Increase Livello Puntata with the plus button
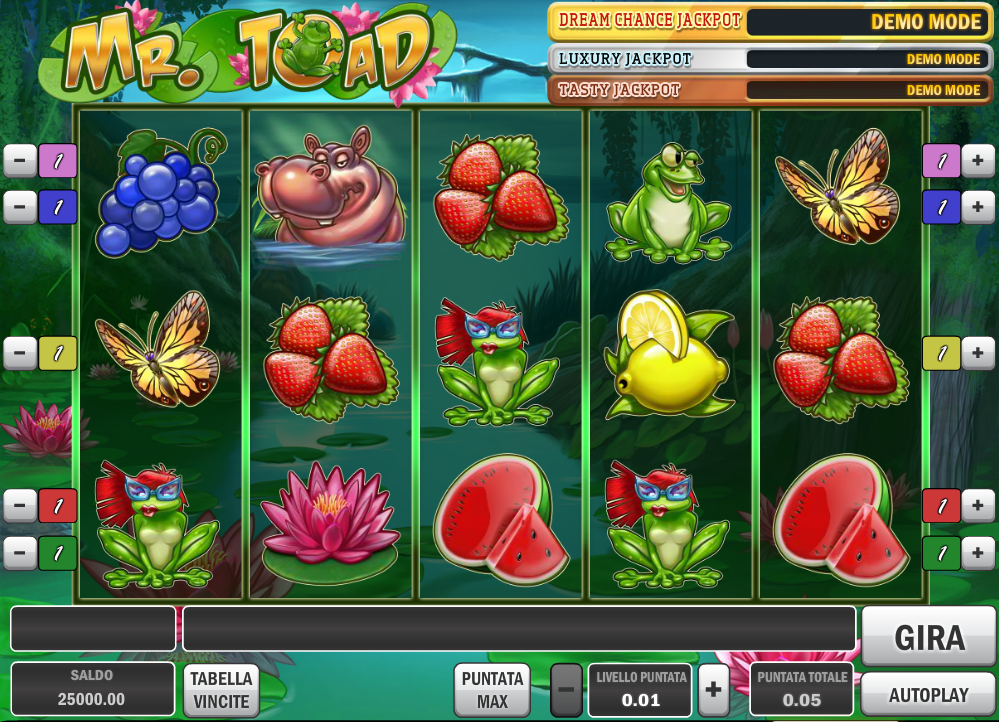 click(713, 690)
